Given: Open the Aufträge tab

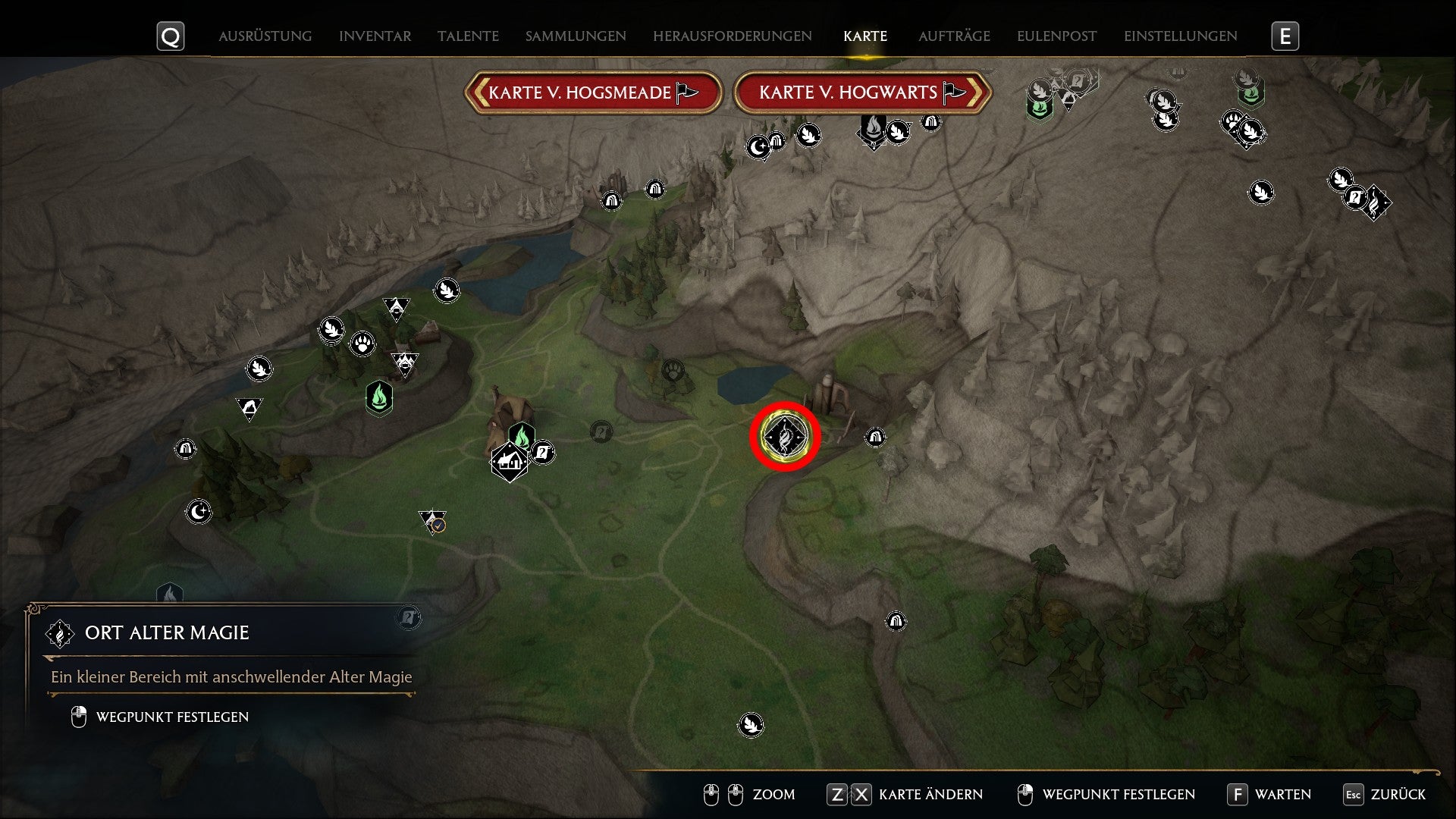Looking at the screenshot, I should coord(954,36).
